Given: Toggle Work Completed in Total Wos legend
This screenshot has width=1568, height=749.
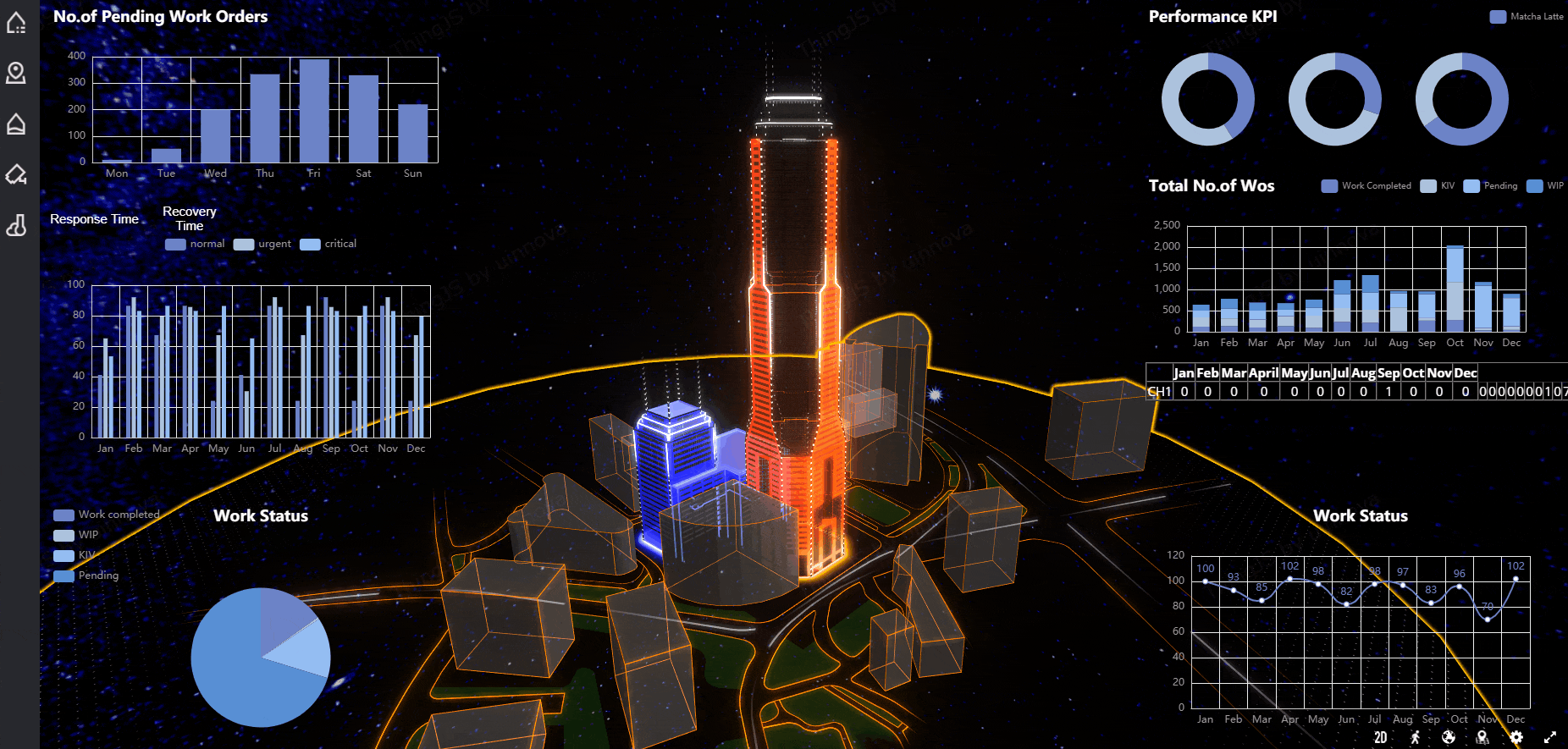Looking at the screenshot, I should click(1366, 186).
